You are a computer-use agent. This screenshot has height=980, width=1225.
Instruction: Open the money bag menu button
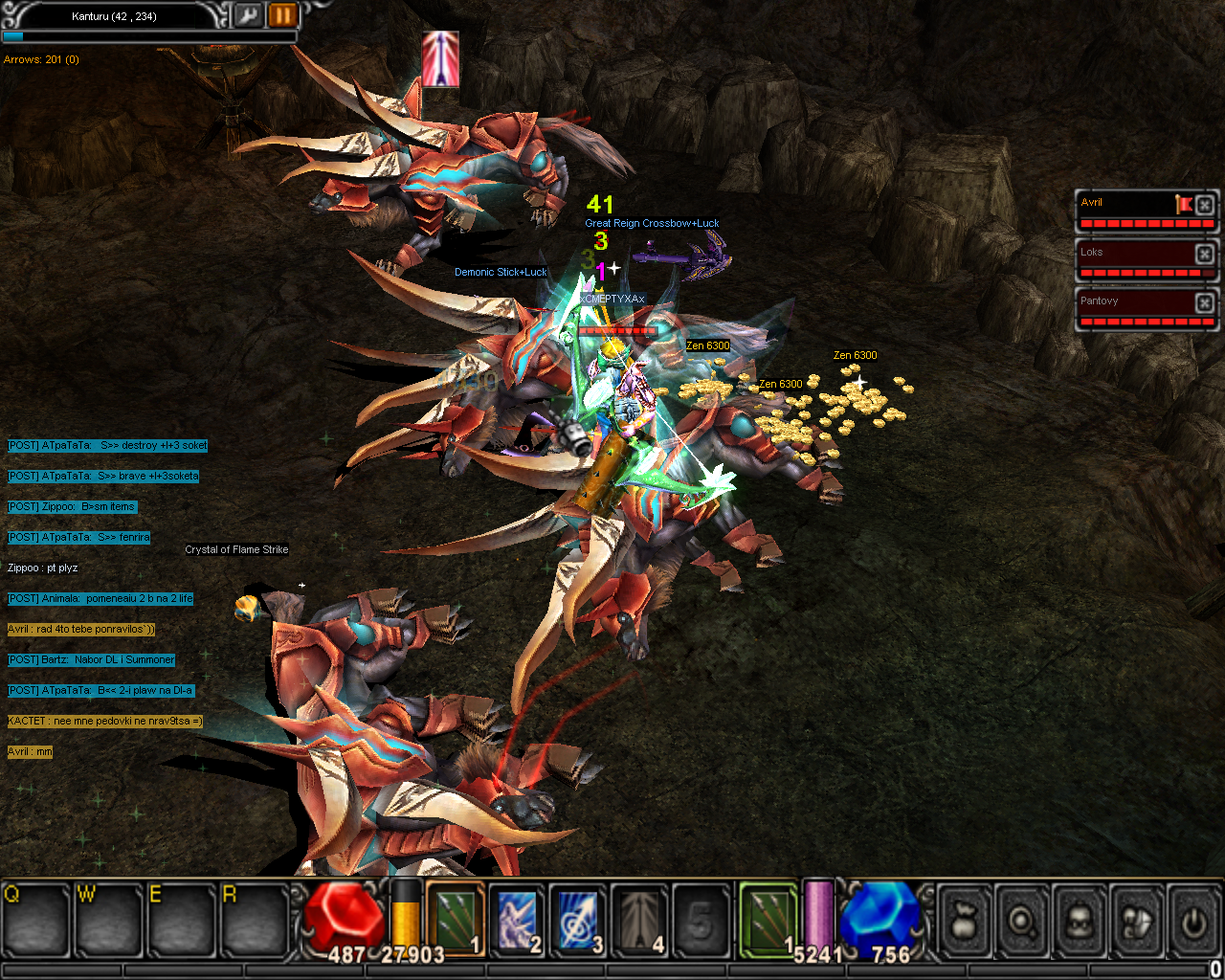(x=965, y=921)
